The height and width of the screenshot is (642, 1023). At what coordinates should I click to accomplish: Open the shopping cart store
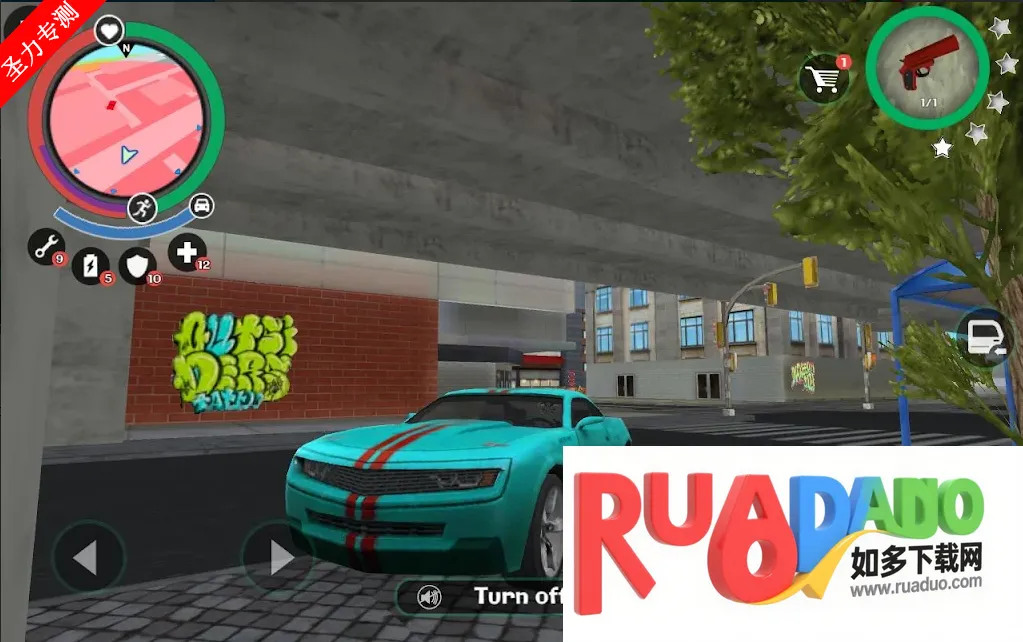tap(824, 77)
